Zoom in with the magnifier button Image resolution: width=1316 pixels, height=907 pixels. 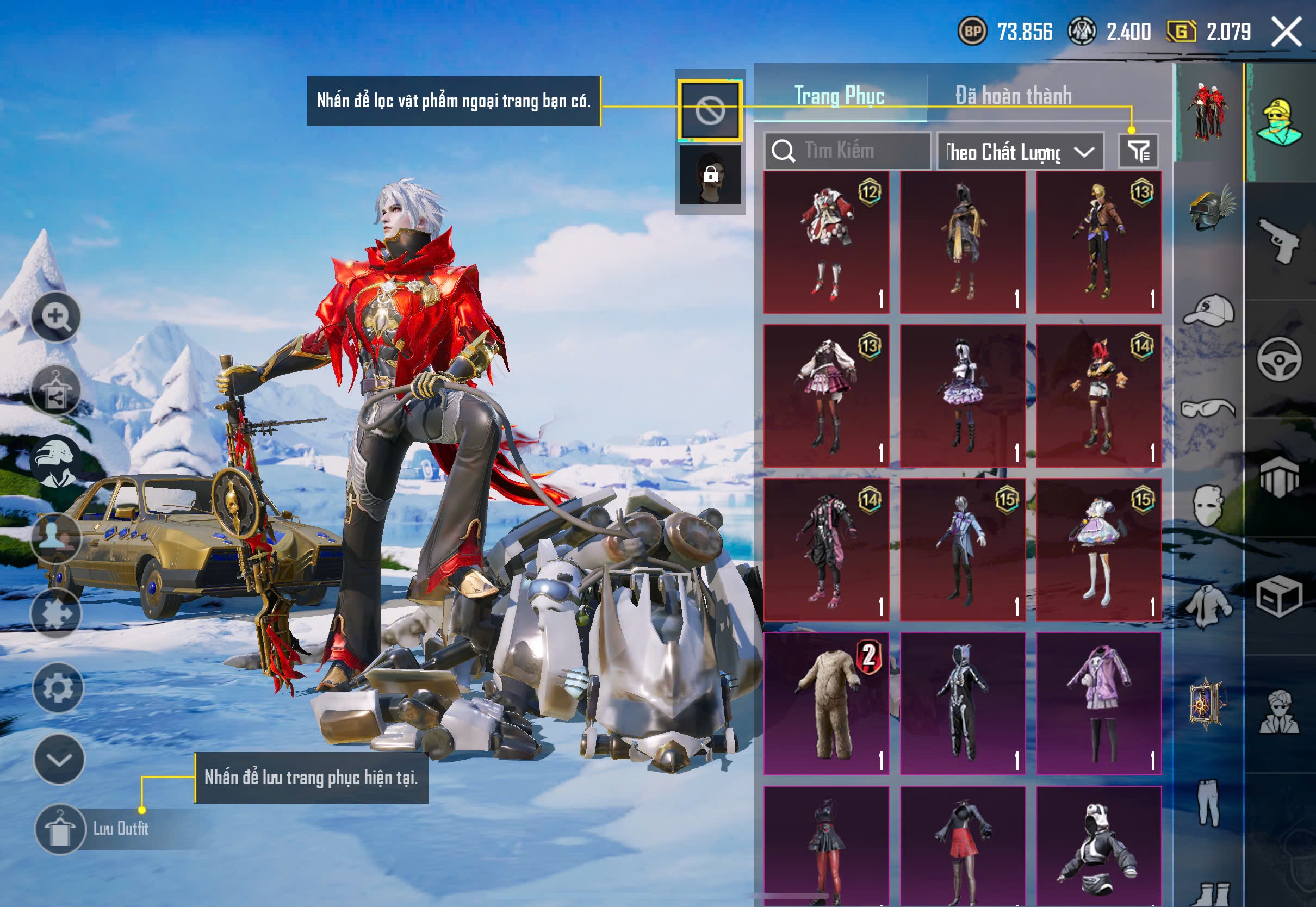click(55, 316)
